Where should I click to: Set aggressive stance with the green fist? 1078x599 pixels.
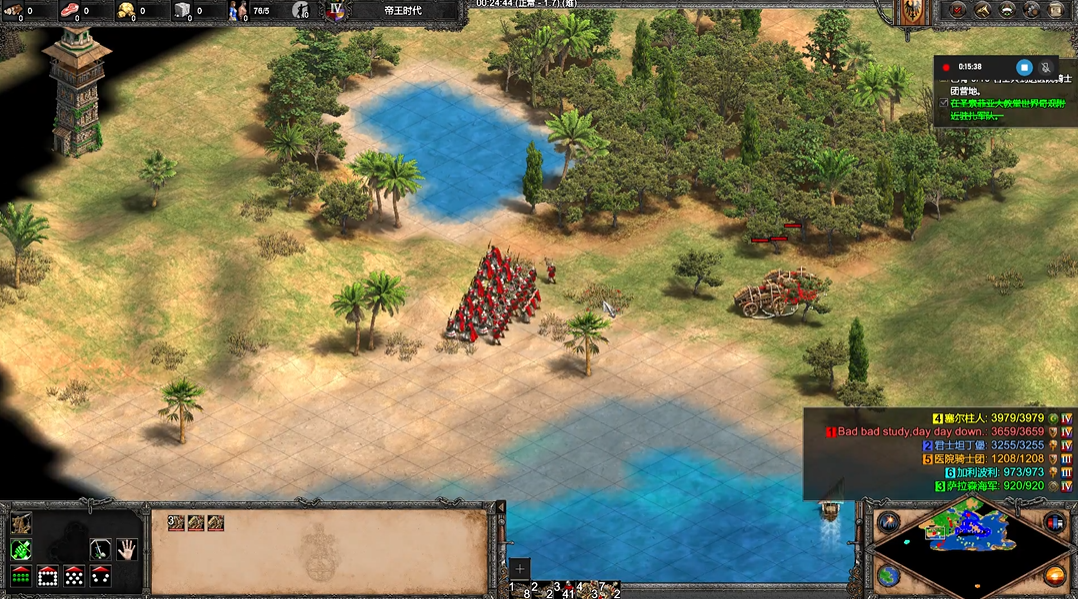21,549
